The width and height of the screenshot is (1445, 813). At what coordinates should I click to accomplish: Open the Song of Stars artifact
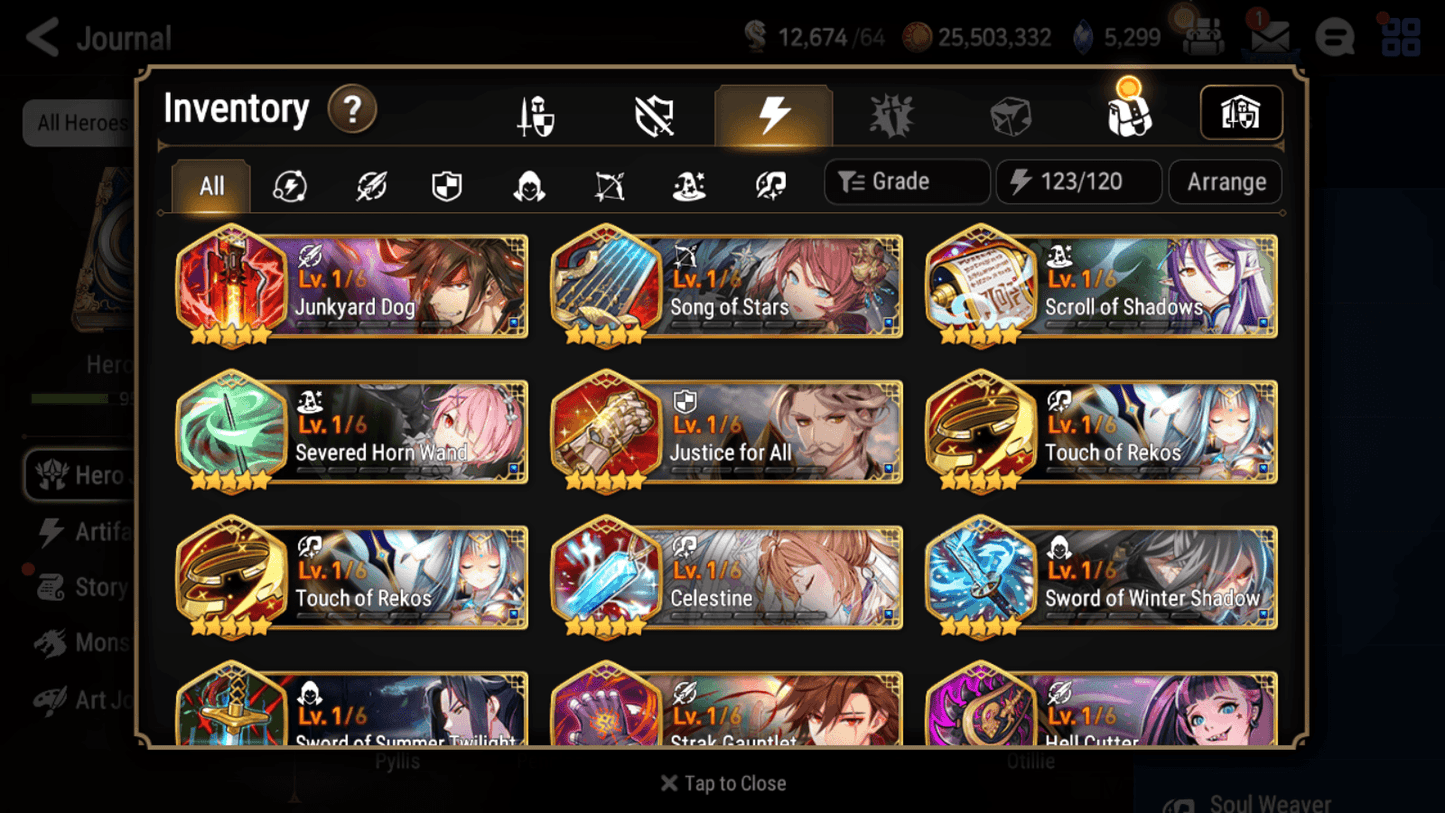click(x=726, y=287)
